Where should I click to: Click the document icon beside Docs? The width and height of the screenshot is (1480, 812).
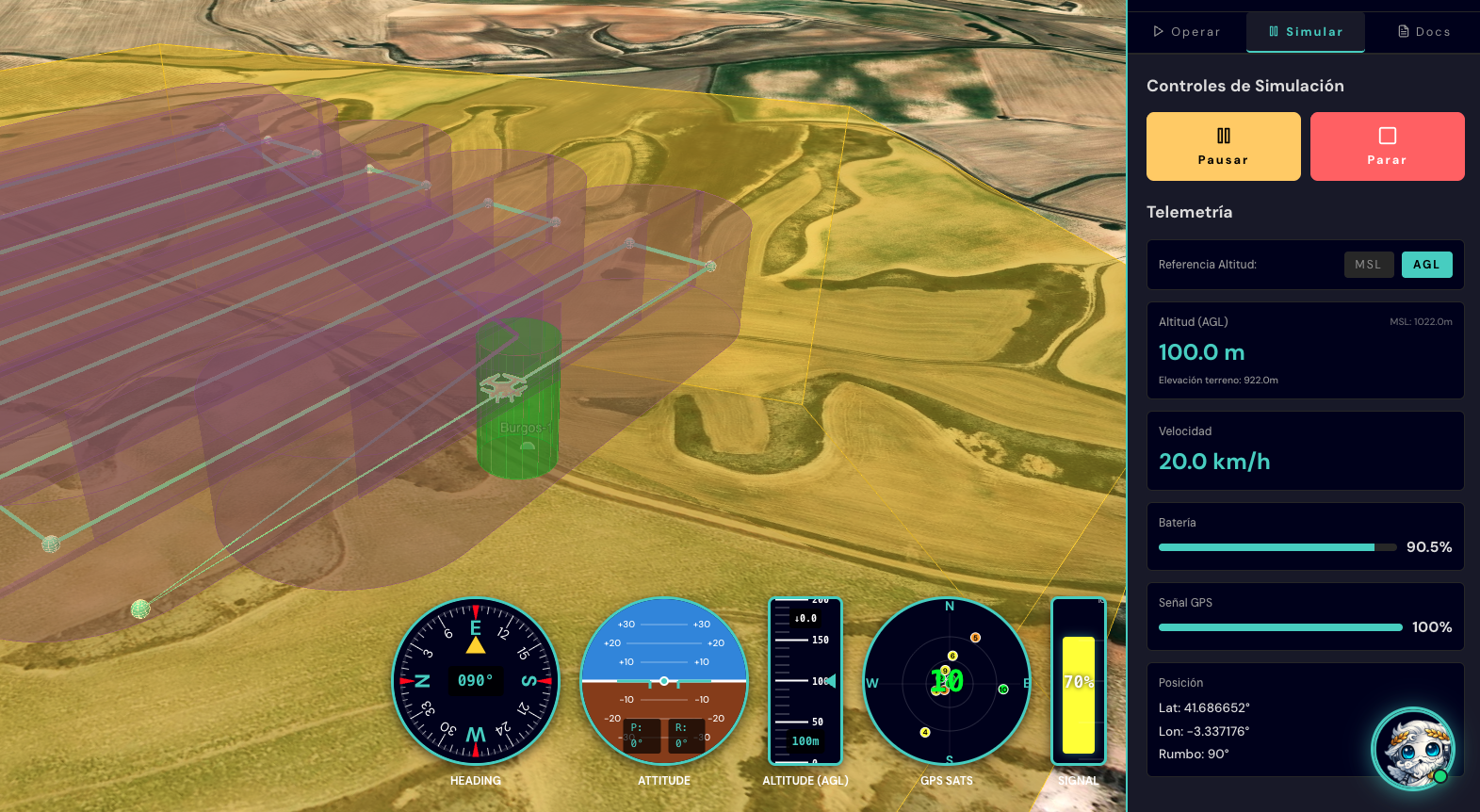pyautogui.click(x=1403, y=31)
